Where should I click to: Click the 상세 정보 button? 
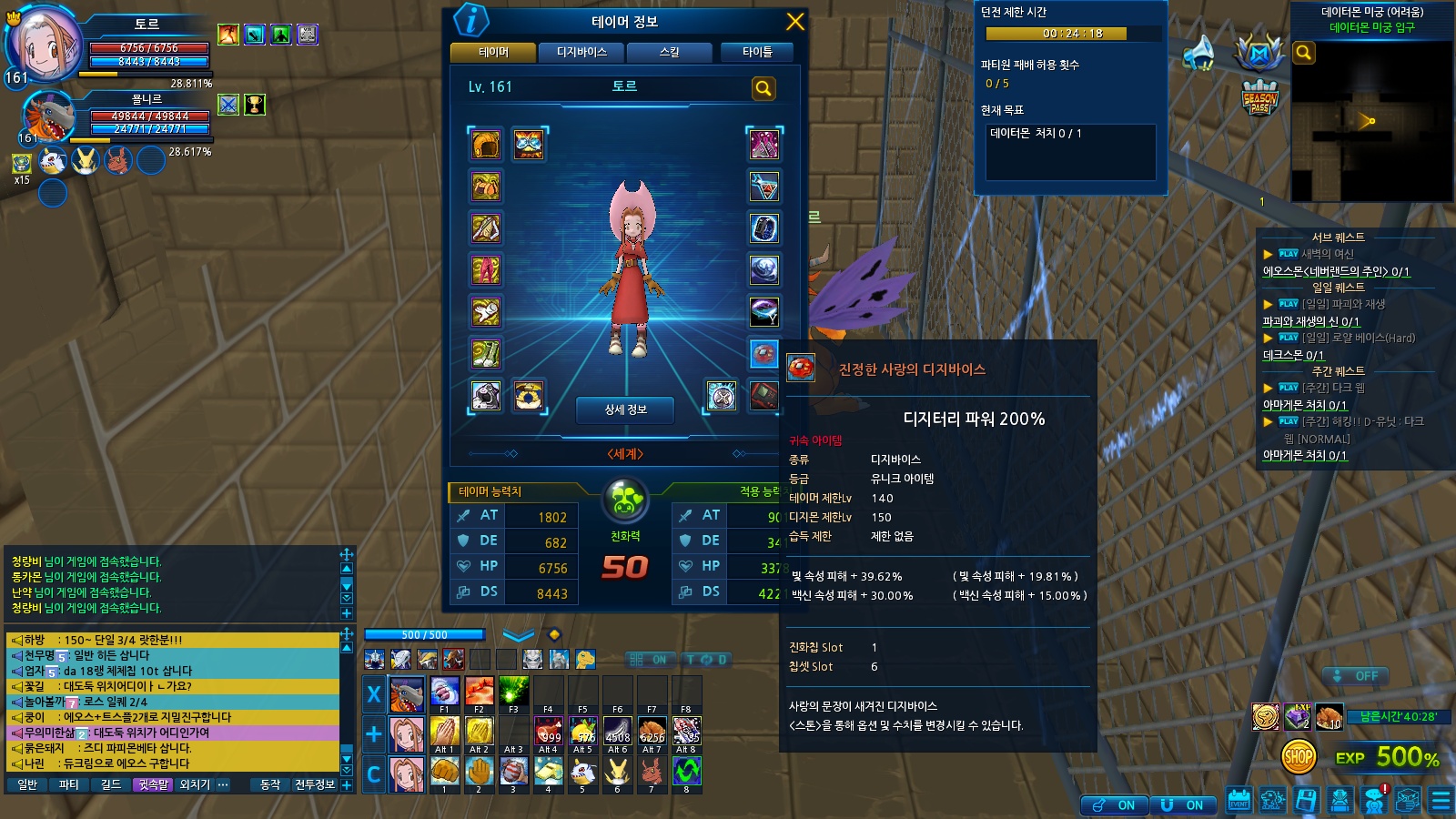625,409
